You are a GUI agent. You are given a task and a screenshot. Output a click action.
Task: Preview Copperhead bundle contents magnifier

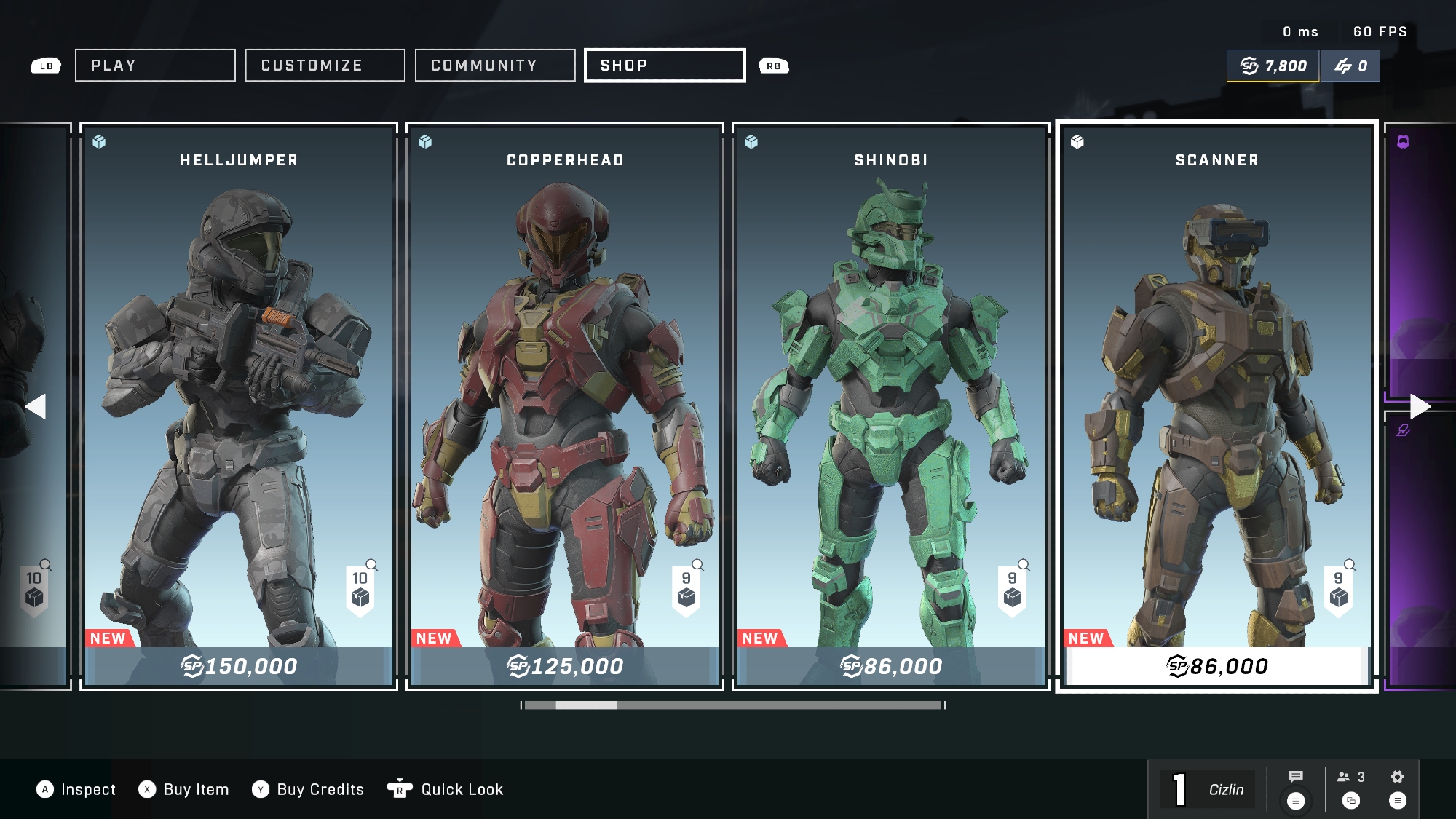click(x=697, y=566)
